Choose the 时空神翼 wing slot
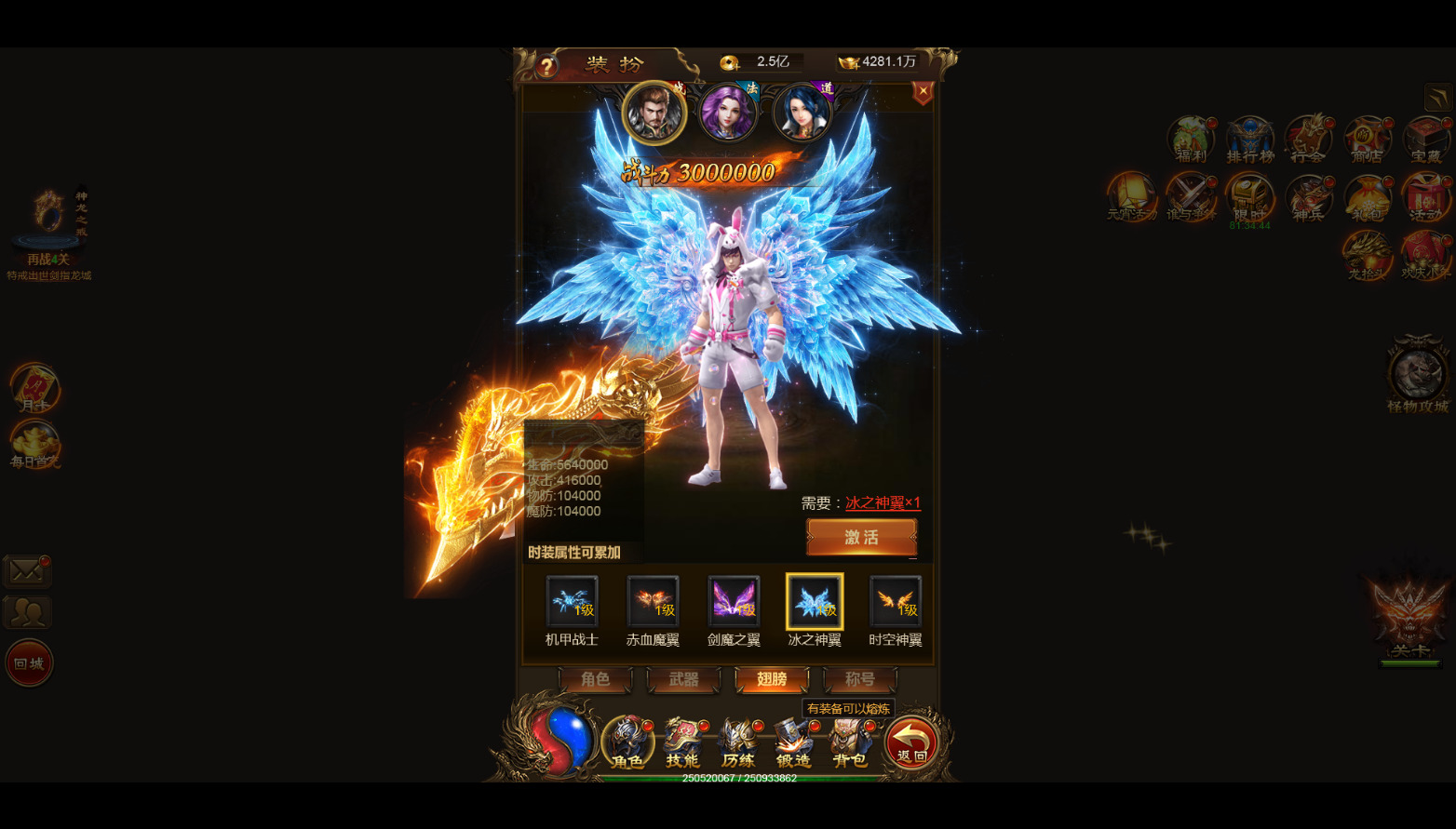Screen dimensions: 1456x829 click(896, 601)
